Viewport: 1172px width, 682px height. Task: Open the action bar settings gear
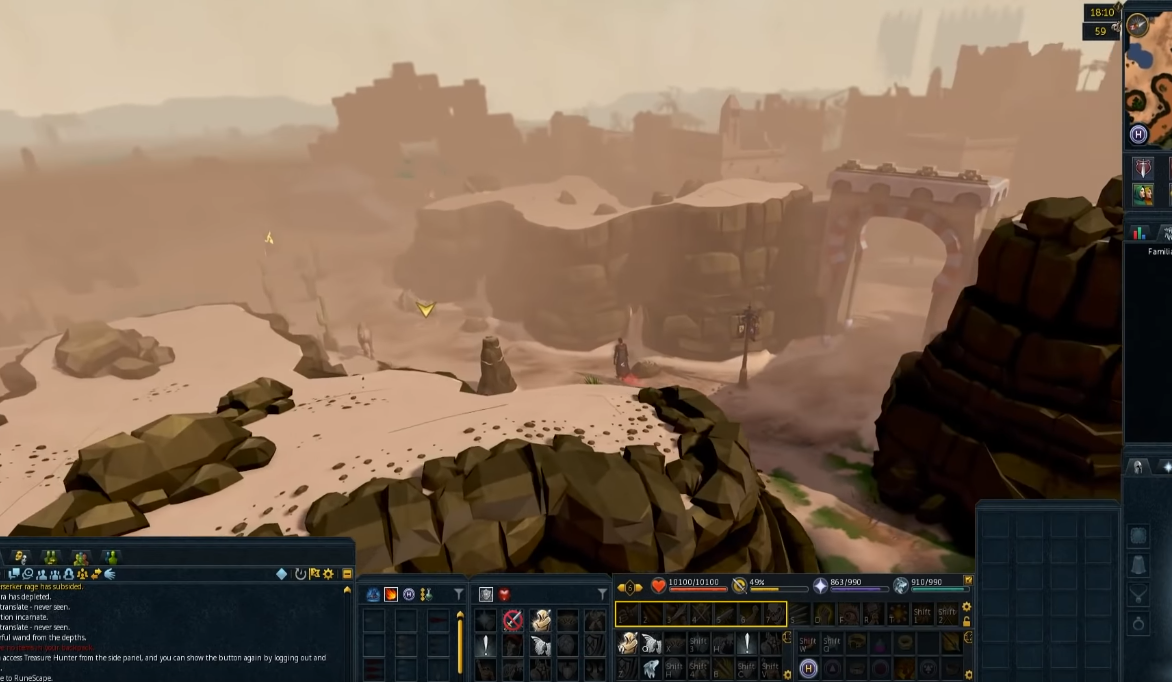point(966,607)
